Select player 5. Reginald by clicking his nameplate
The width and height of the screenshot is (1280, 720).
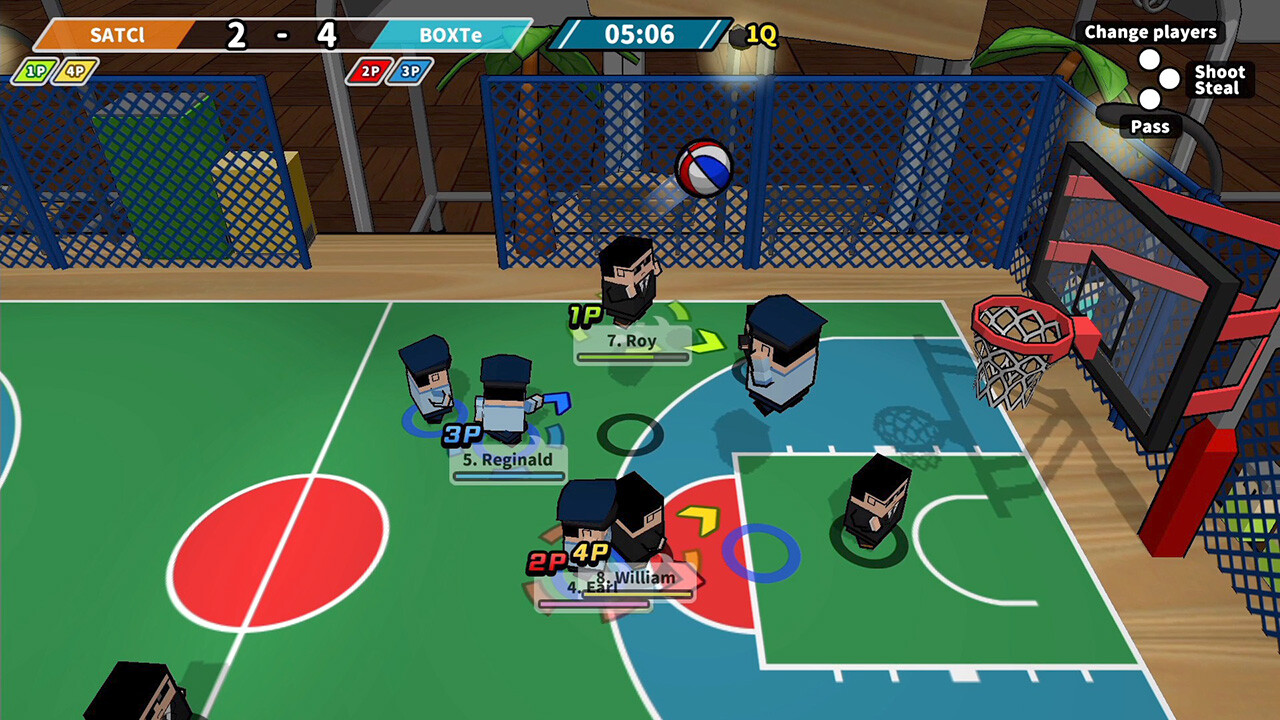[x=507, y=460]
